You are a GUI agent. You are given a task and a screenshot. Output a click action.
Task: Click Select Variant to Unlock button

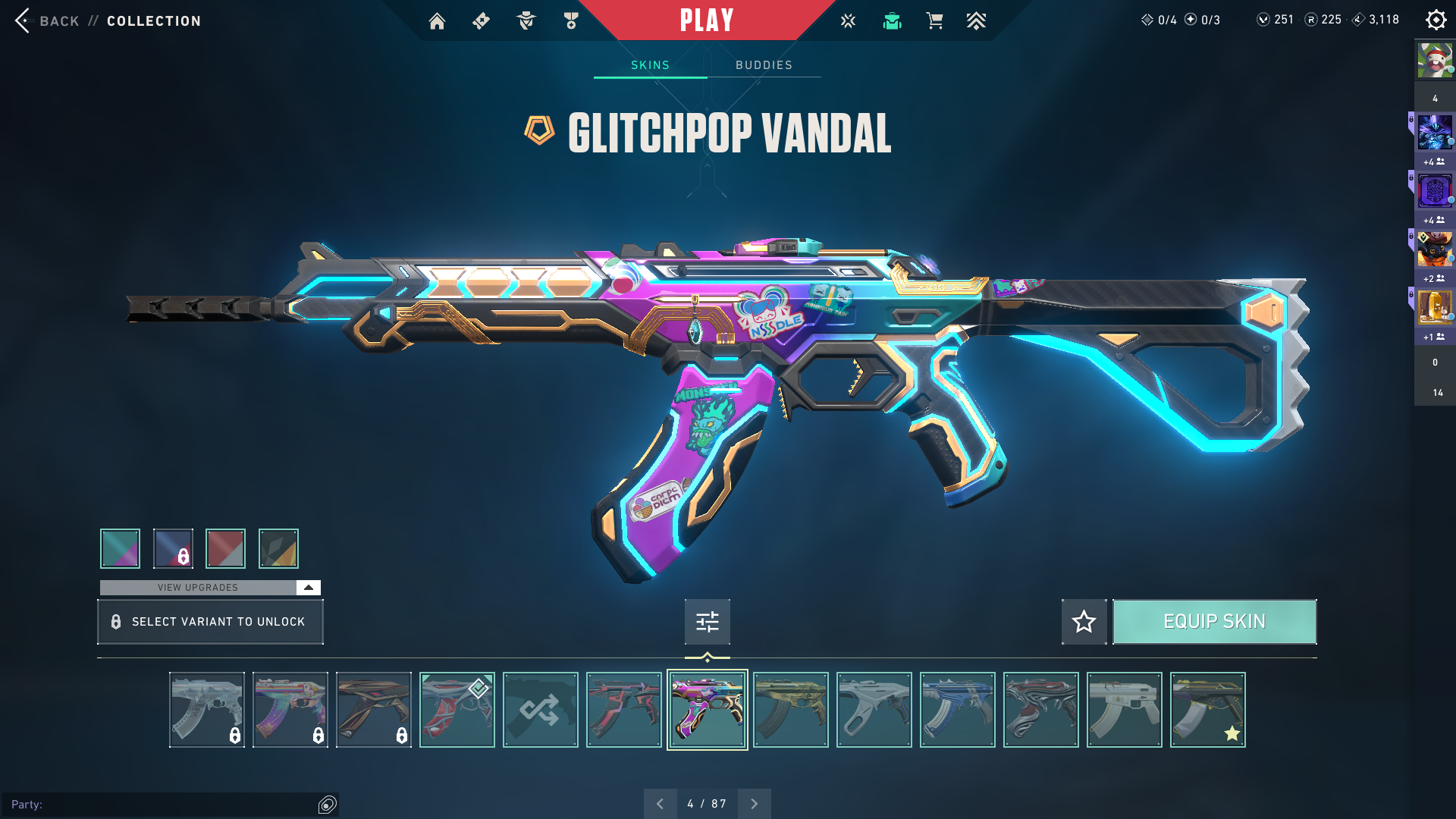[210, 622]
